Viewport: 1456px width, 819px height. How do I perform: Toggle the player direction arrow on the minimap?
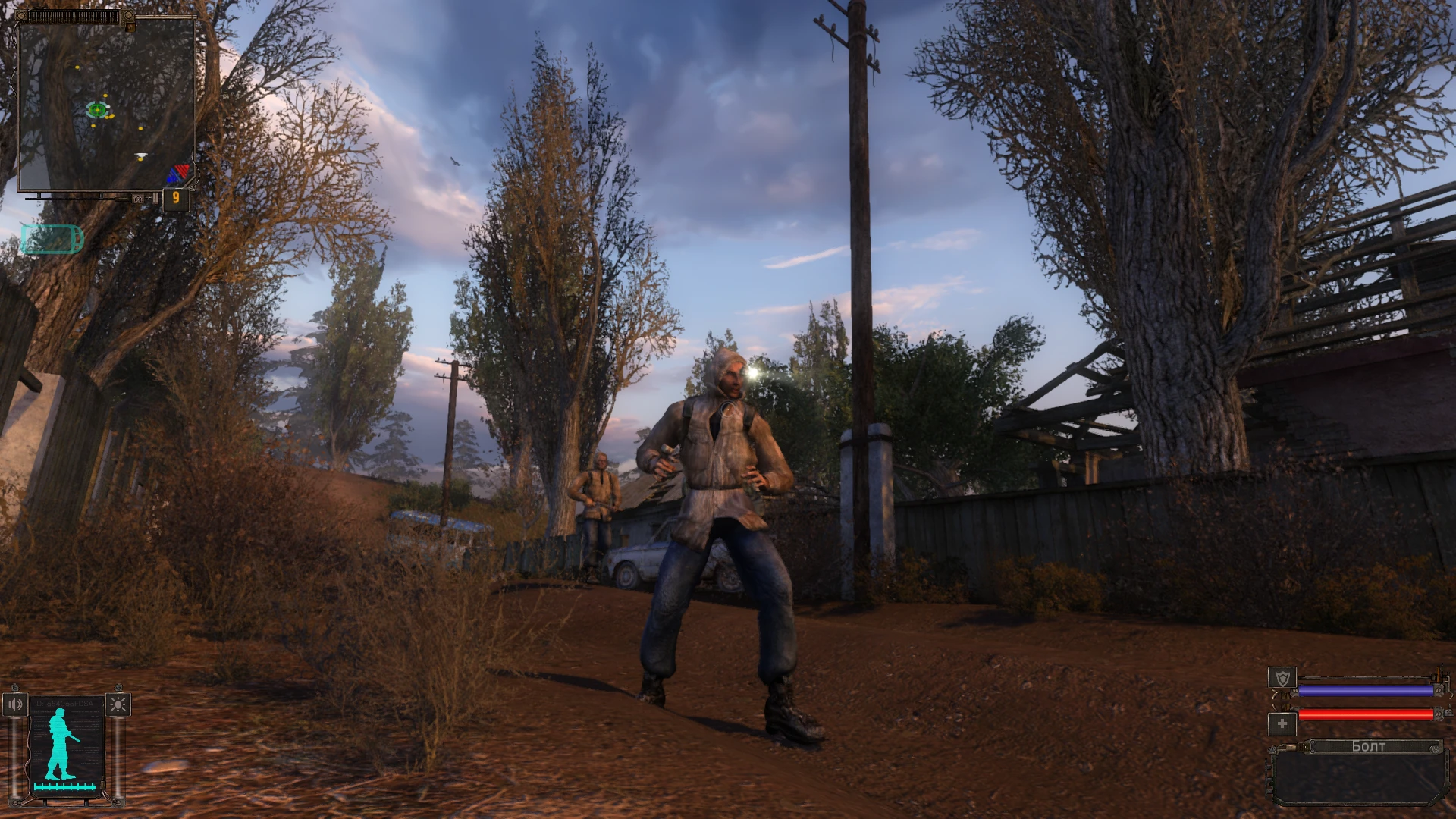(140, 155)
